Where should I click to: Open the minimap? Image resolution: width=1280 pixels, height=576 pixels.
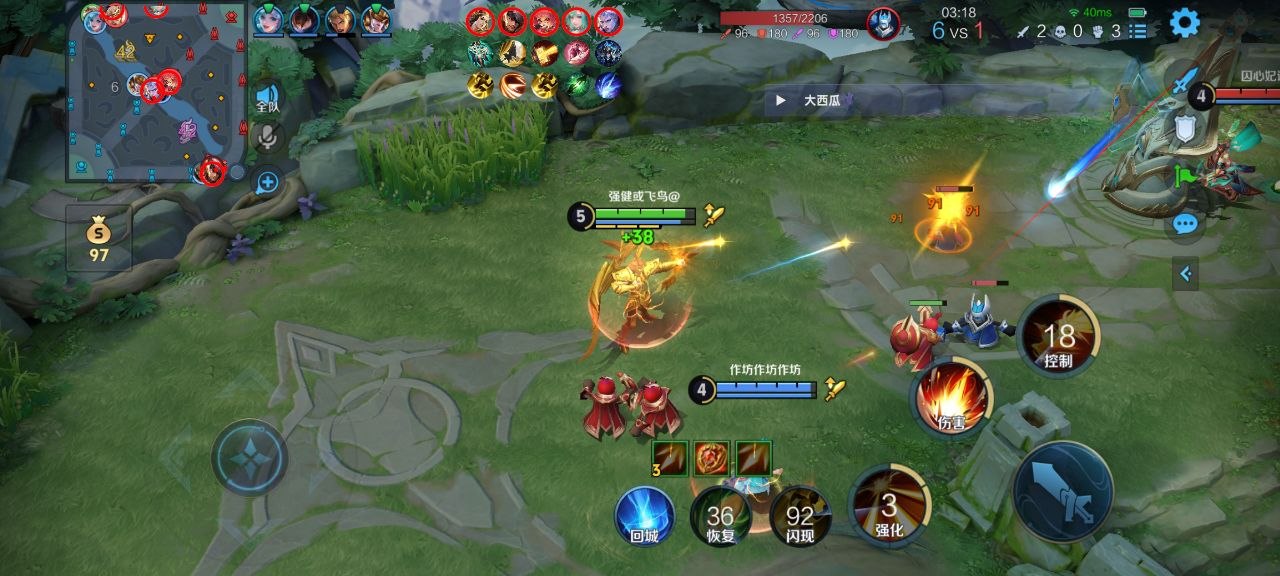(x=156, y=92)
